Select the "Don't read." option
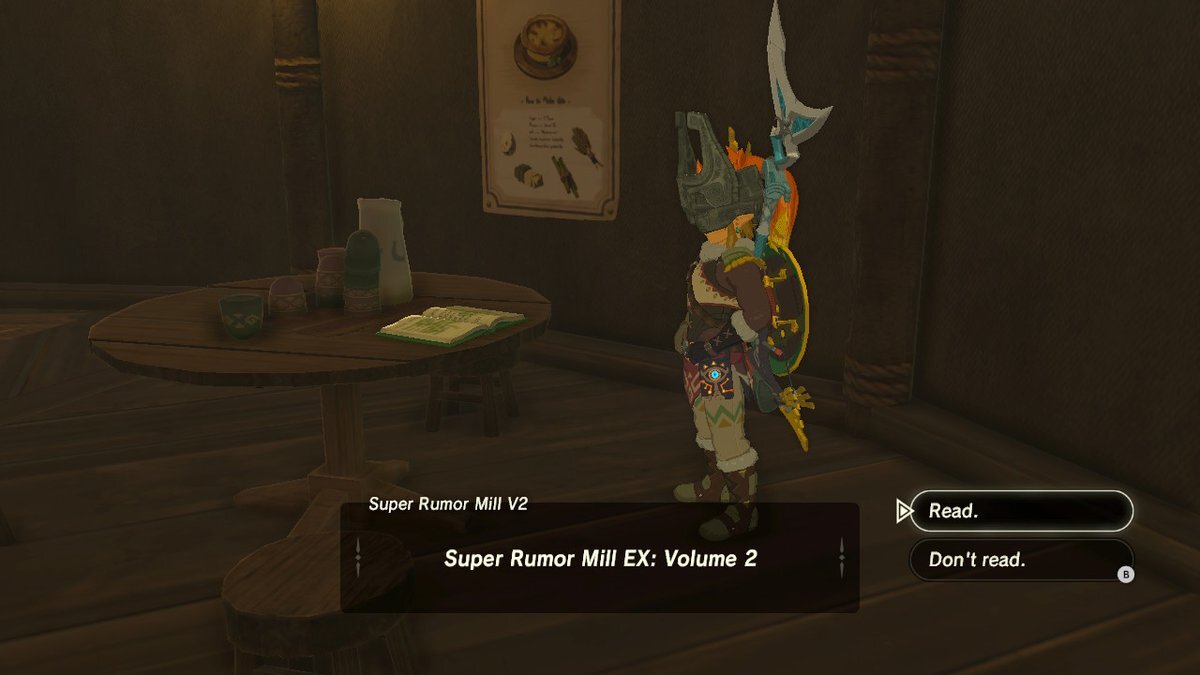 click(x=1021, y=560)
